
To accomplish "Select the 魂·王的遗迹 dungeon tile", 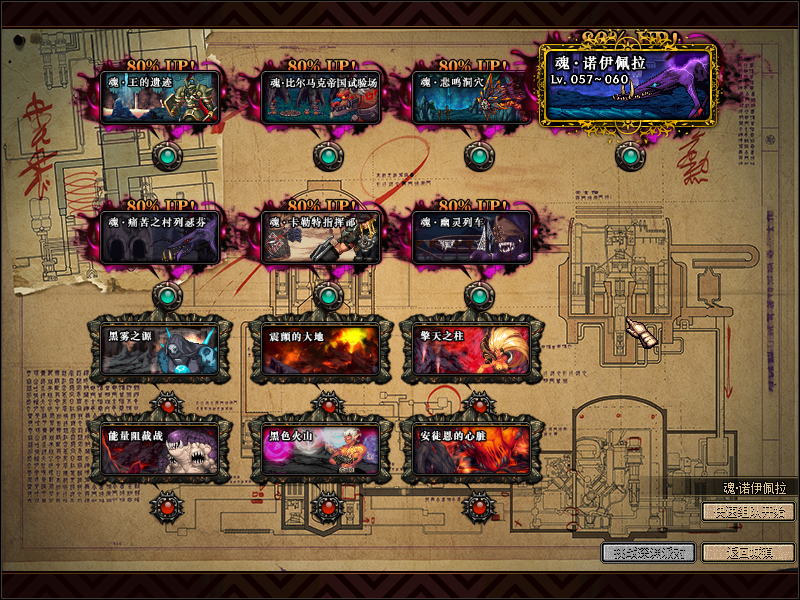I will tap(161, 95).
